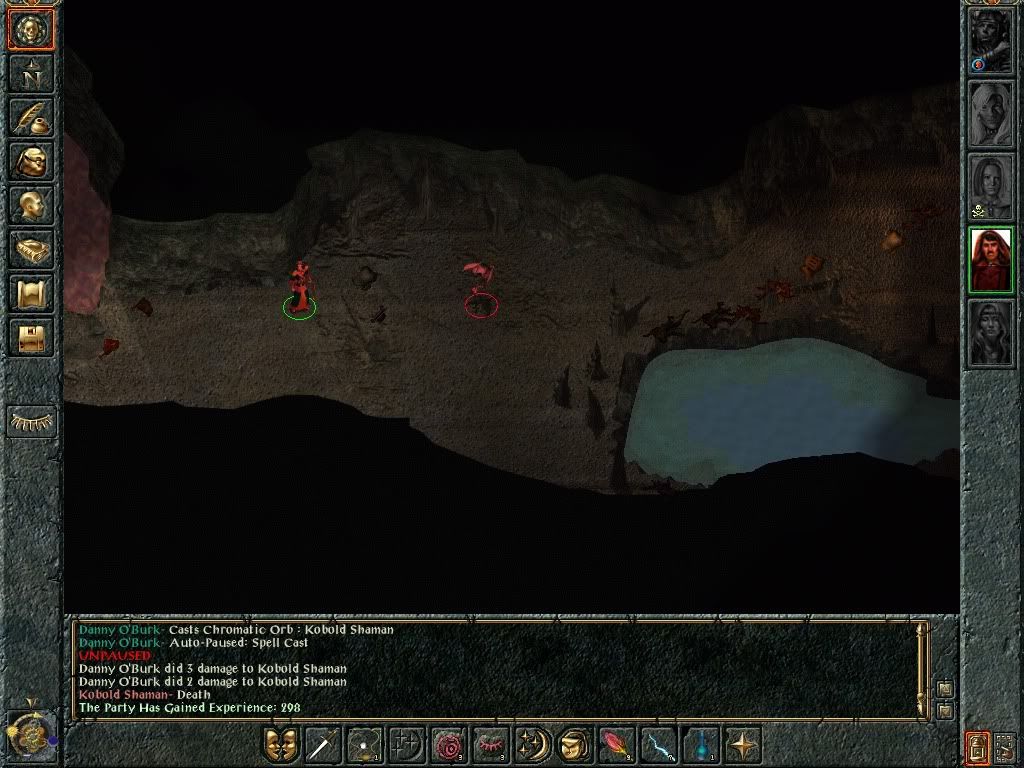This screenshot has height=768, width=1024.
Task: Open the journal quill and inkwell button
Action: tap(30, 117)
